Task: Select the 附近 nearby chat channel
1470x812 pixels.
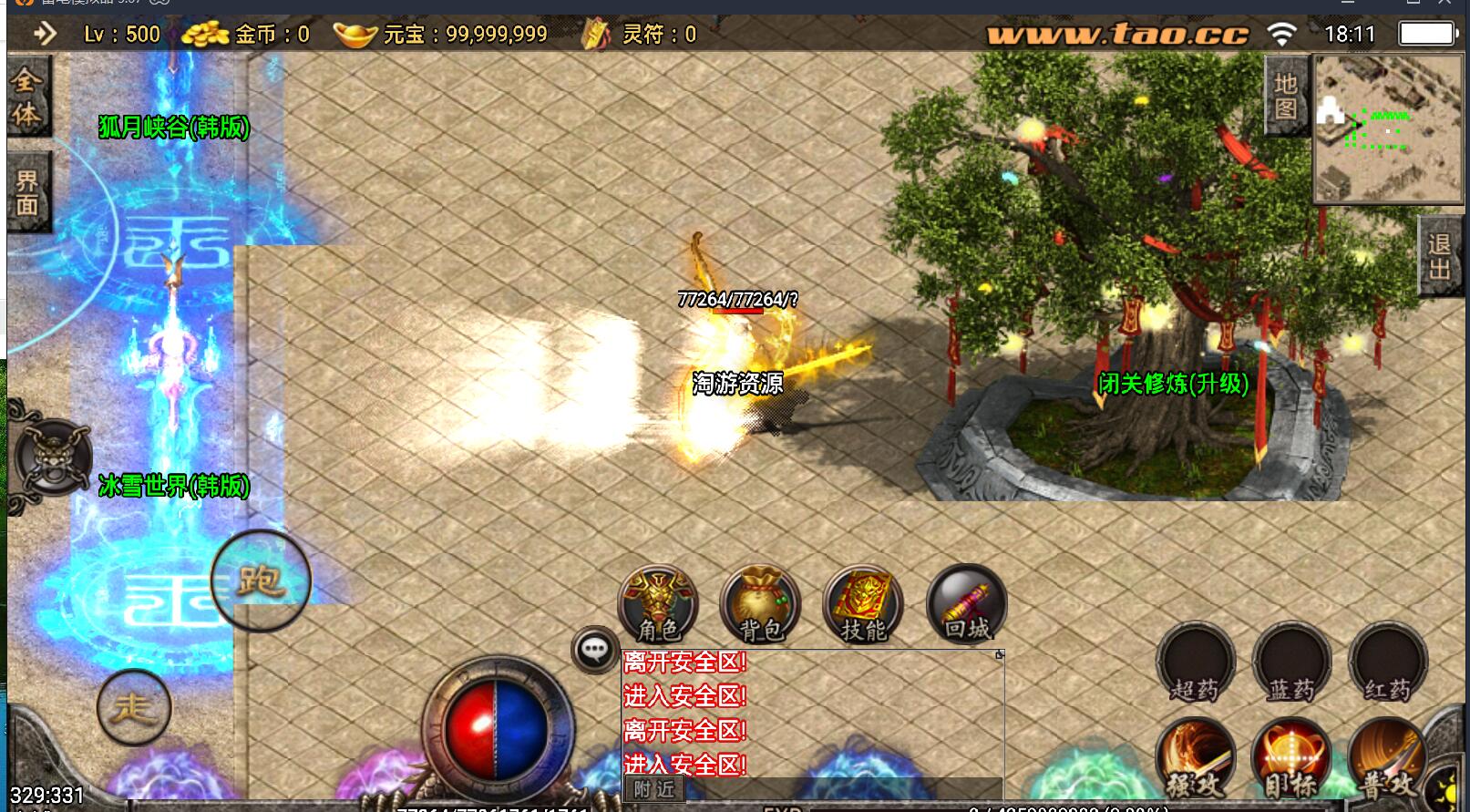Action: click(x=654, y=789)
